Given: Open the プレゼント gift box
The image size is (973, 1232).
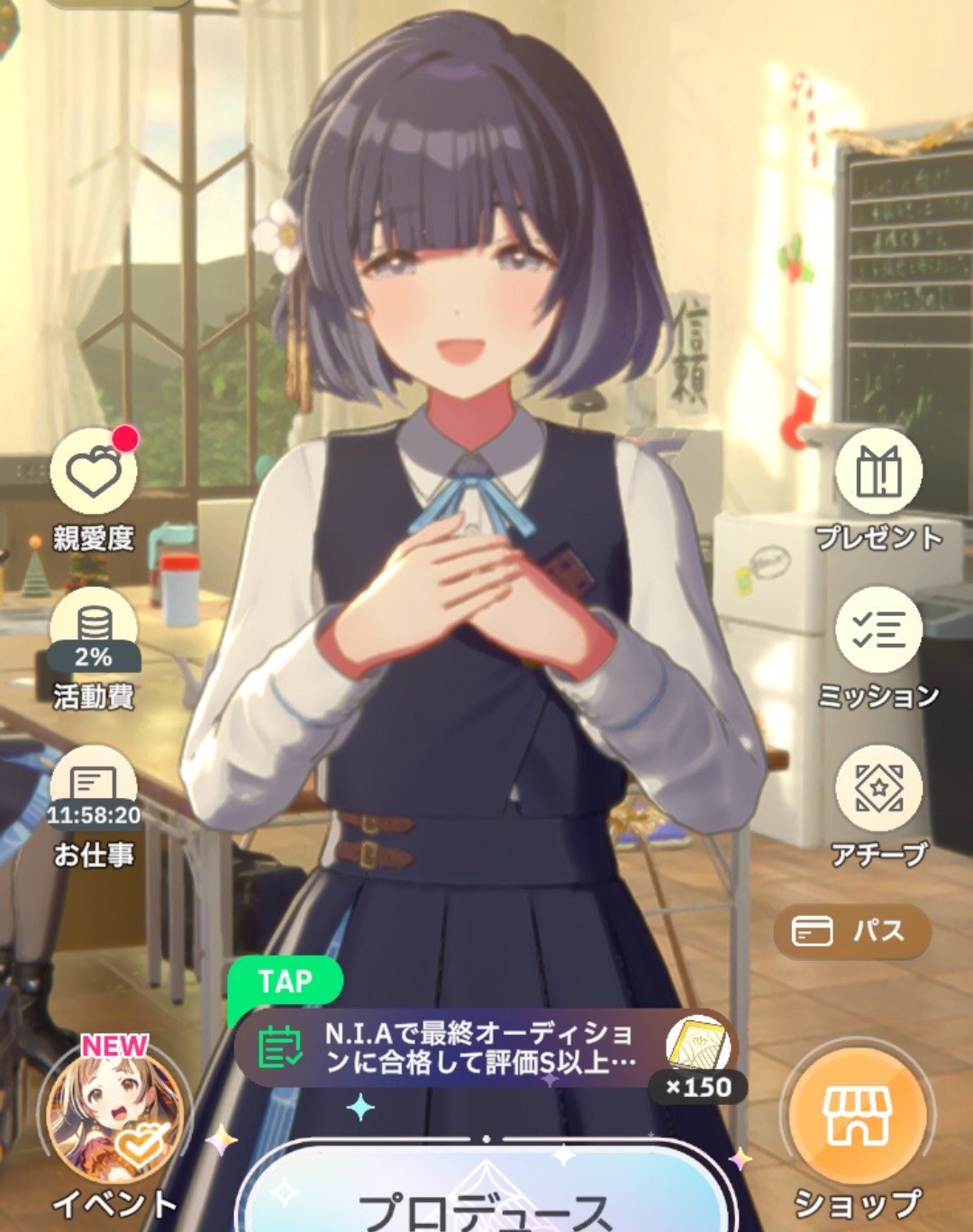Looking at the screenshot, I should tap(878, 472).
